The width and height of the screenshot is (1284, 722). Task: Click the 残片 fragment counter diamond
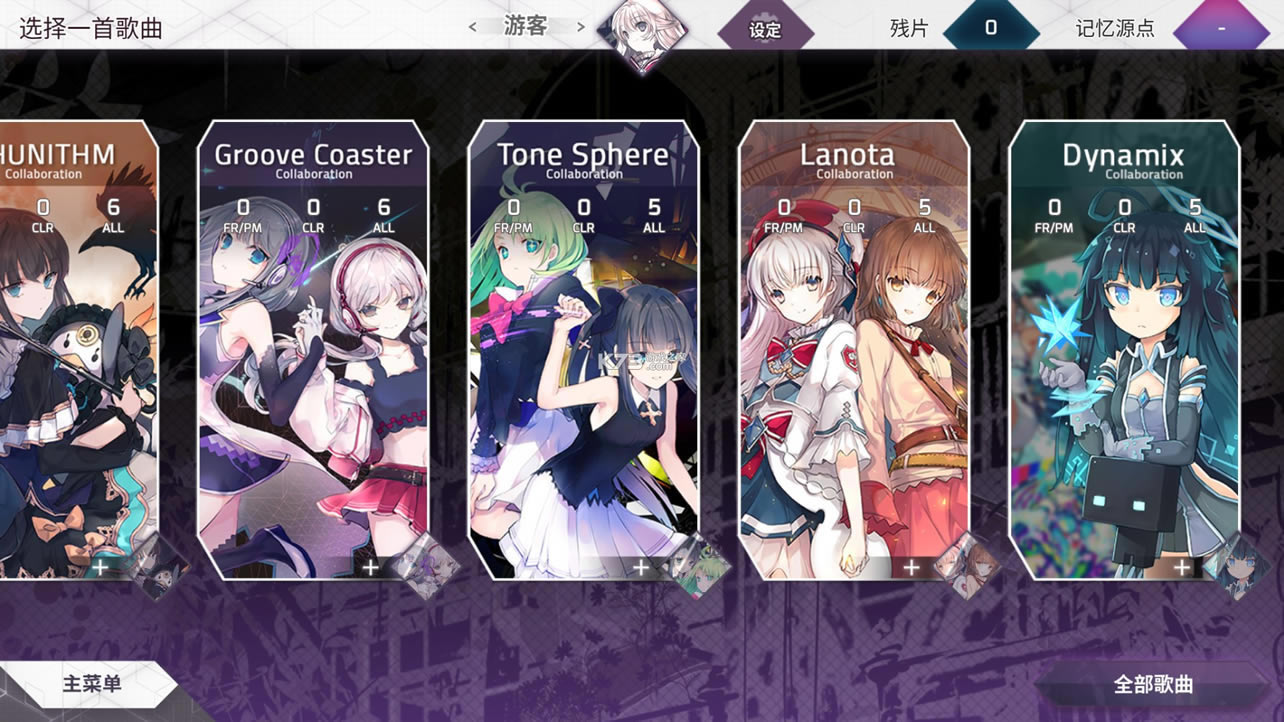tap(989, 27)
